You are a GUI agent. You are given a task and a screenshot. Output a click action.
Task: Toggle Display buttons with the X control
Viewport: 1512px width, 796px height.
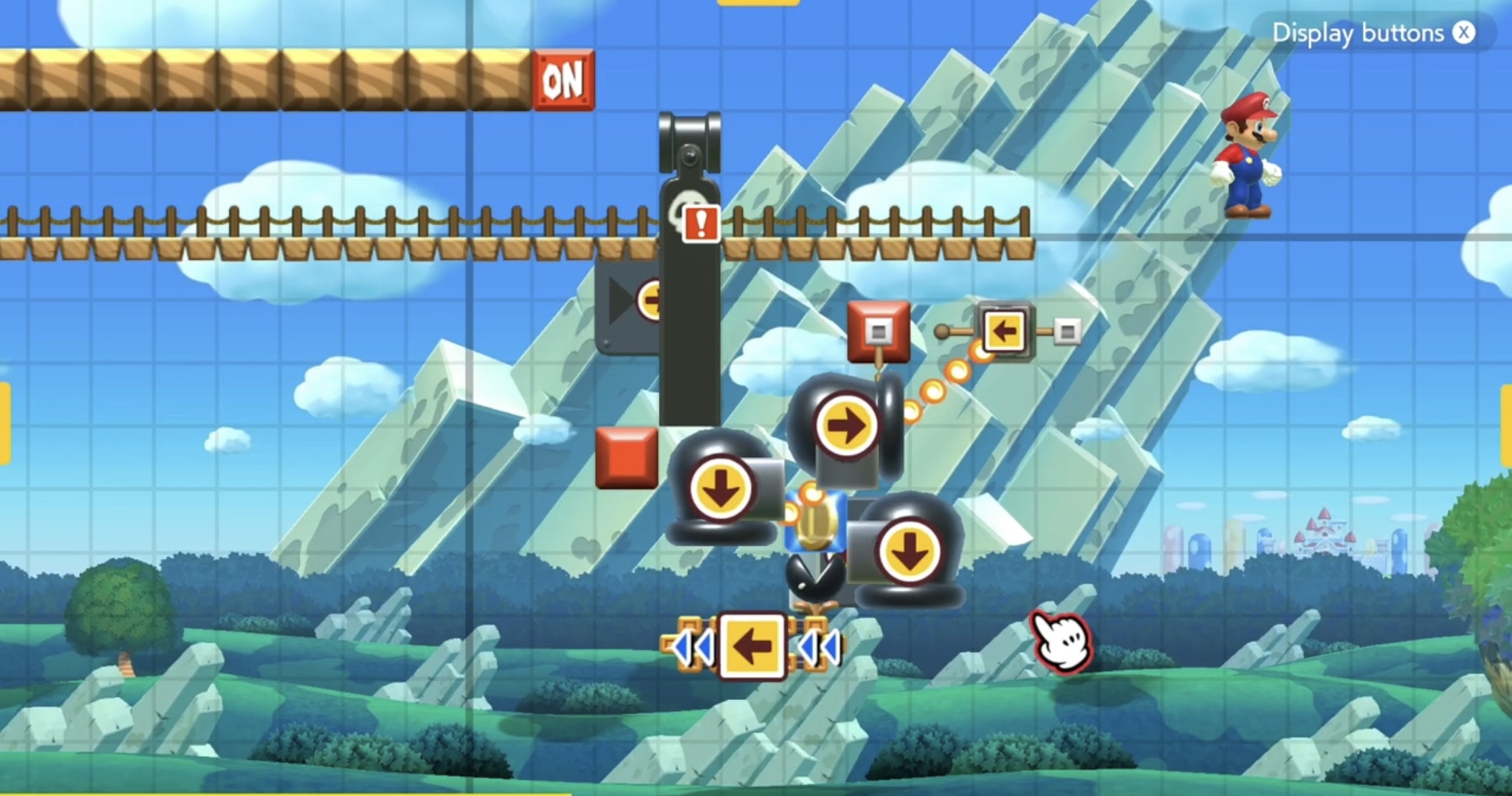1463,32
